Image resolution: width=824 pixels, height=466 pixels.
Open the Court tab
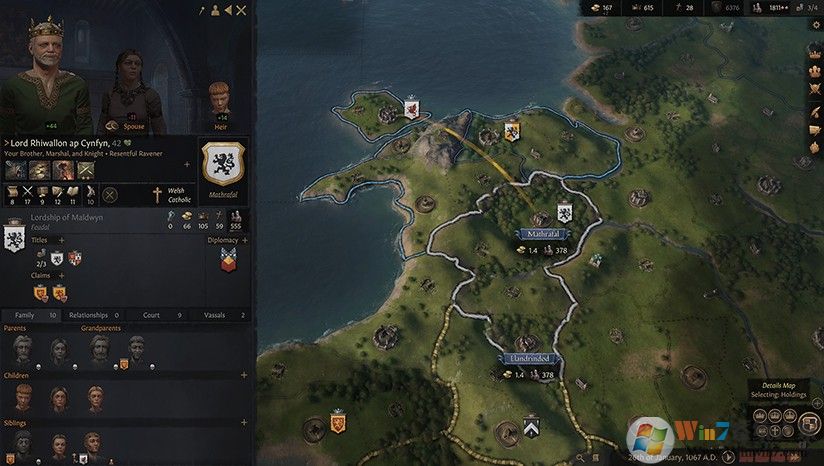click(158, 314)
